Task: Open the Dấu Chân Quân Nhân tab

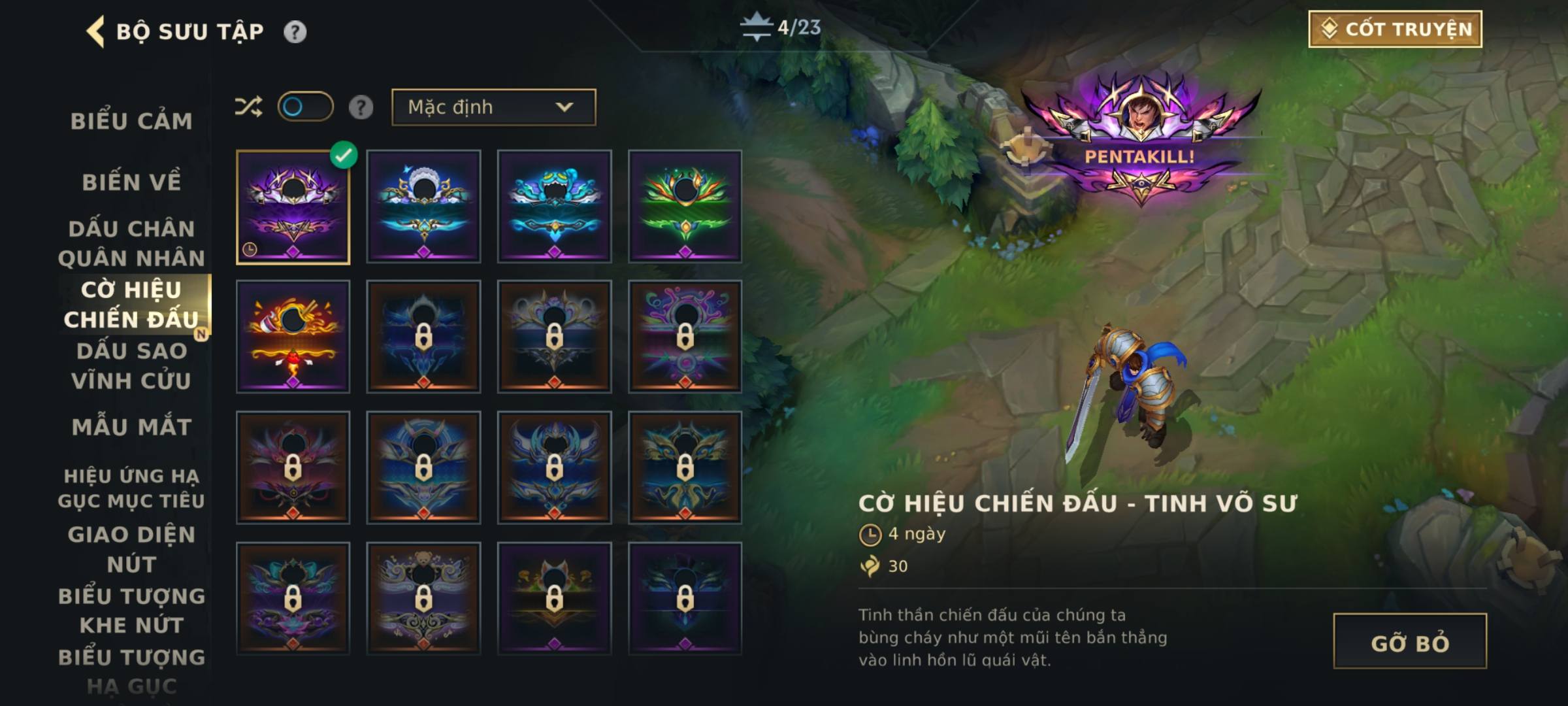Action: coord(131,243)
